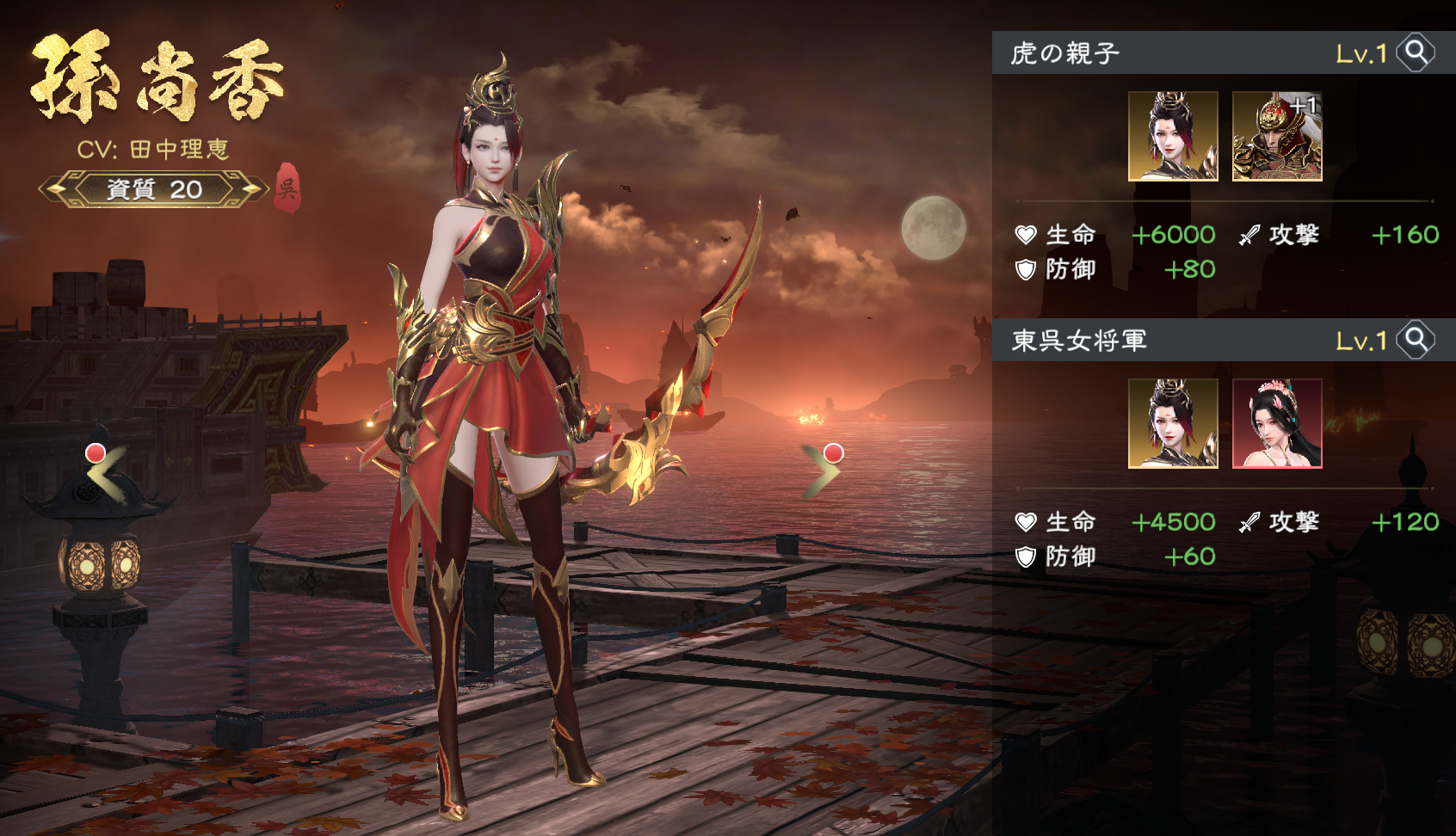The image size is (1456, 836).
Task: Select 孫尚香 portrait in 虎の親子 bond
Action: click(x=1173, y=137)
